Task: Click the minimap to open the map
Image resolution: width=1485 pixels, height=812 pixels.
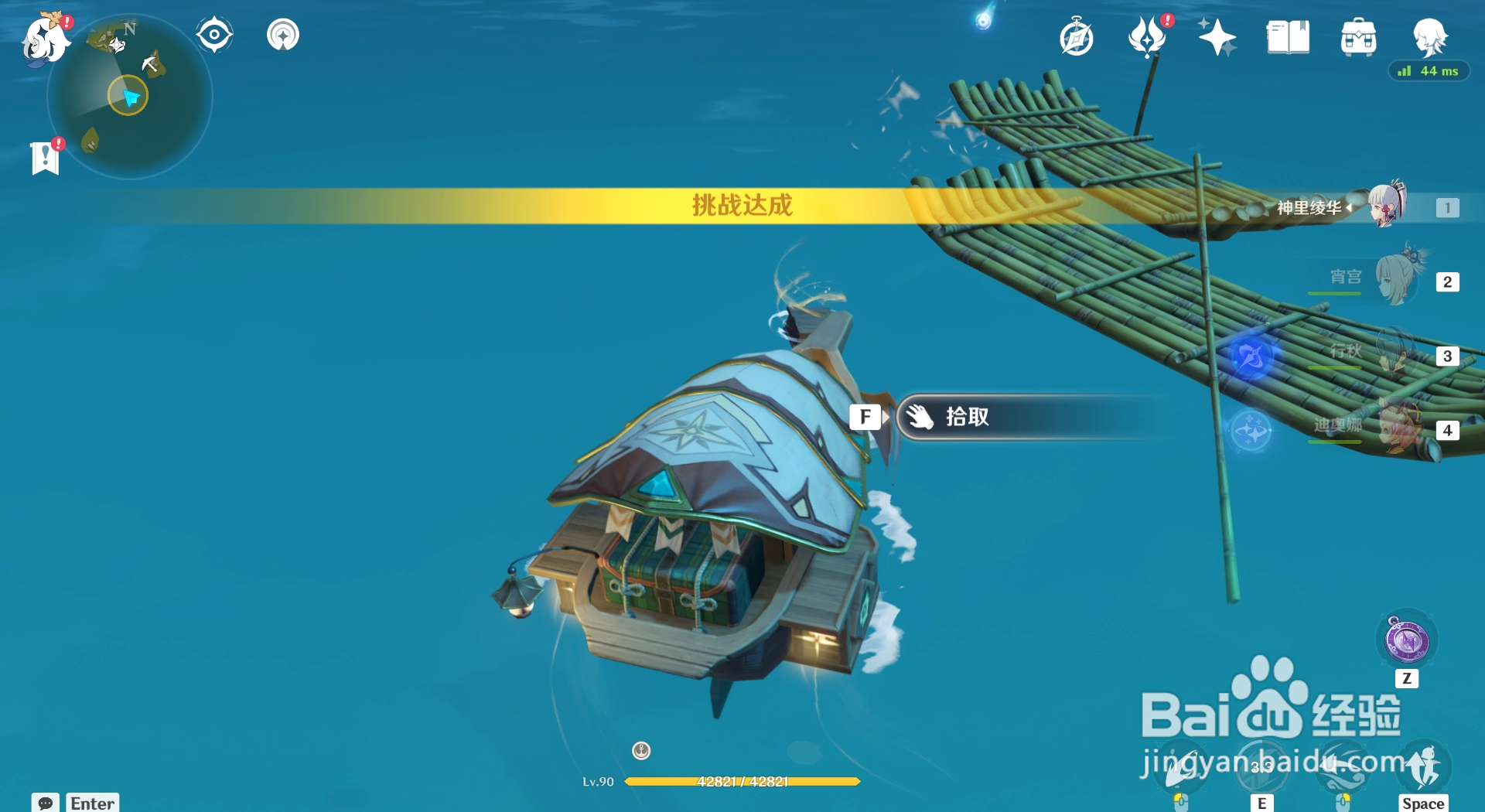Action: pos(130,94)
